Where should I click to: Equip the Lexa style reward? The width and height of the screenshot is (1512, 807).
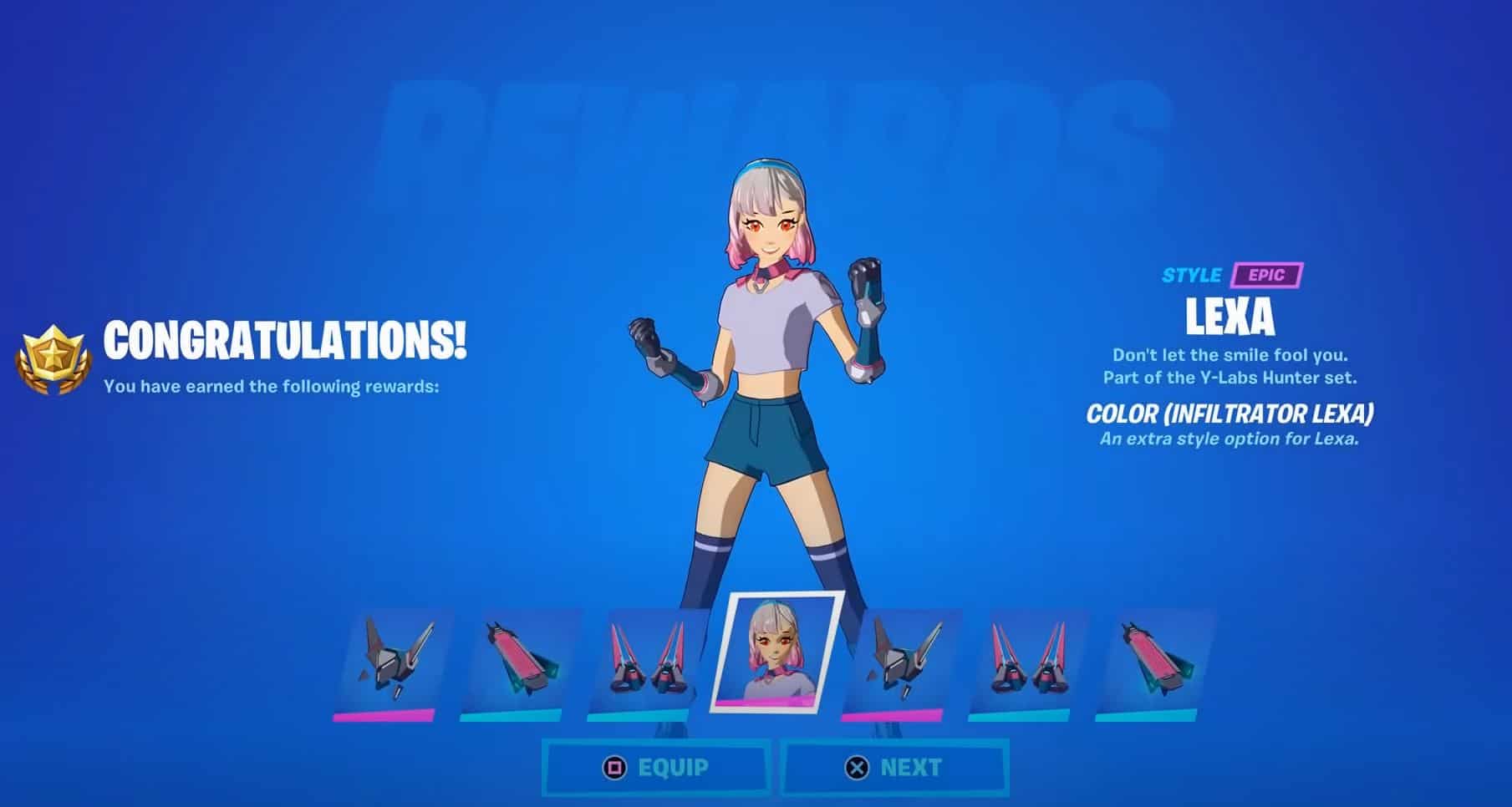[x=656, y=767]
